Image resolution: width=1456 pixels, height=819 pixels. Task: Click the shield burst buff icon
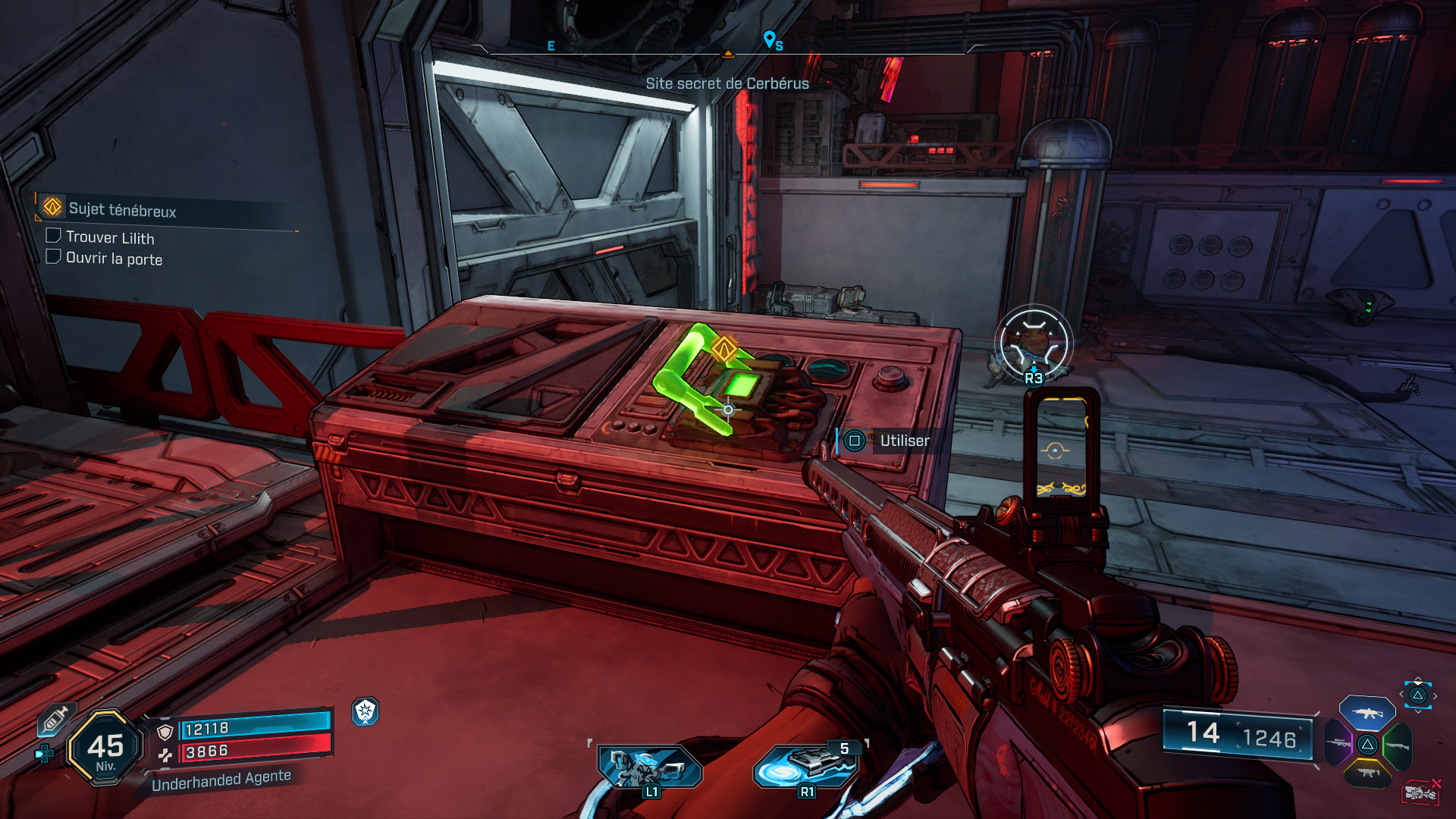pyautogui.click(x=366, y=711)
